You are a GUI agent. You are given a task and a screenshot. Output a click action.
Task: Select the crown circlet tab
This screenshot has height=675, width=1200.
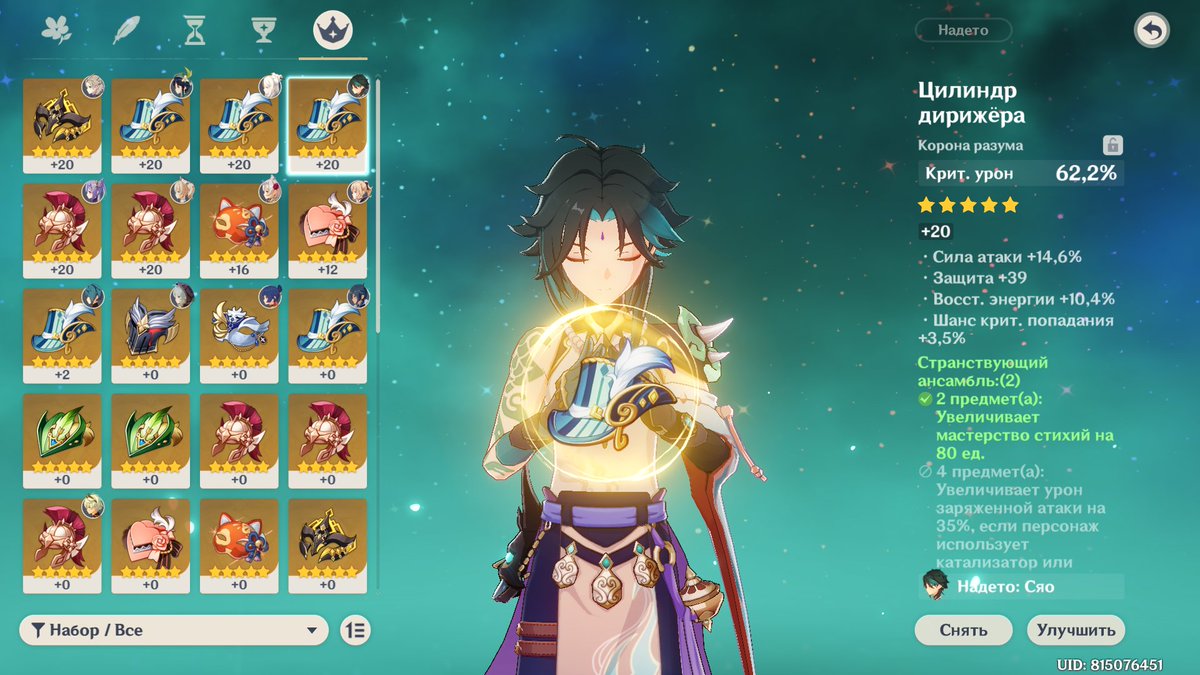pyautogui.click(x=332, y=31)
